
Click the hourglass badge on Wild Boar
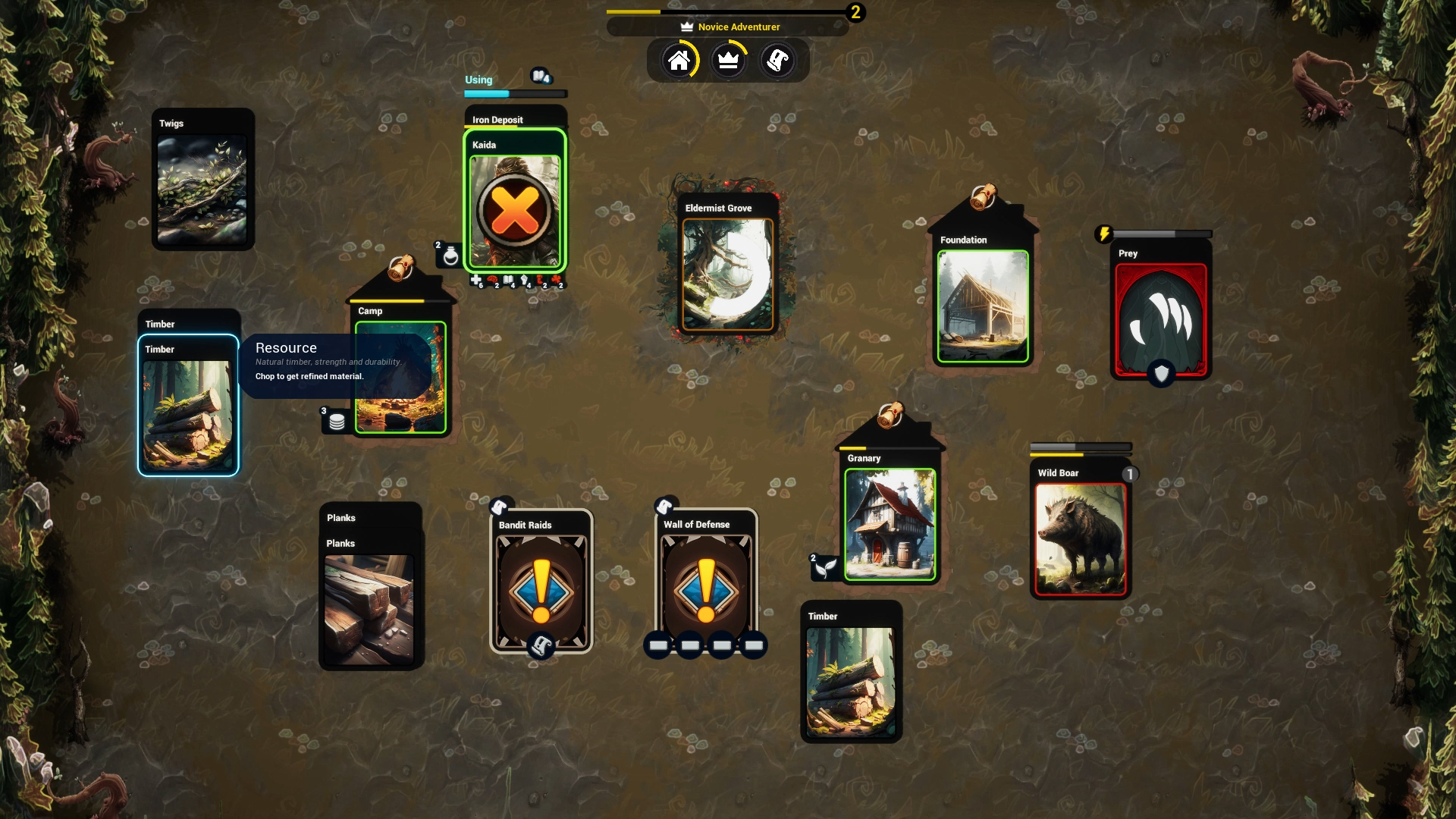point(1129,472)
